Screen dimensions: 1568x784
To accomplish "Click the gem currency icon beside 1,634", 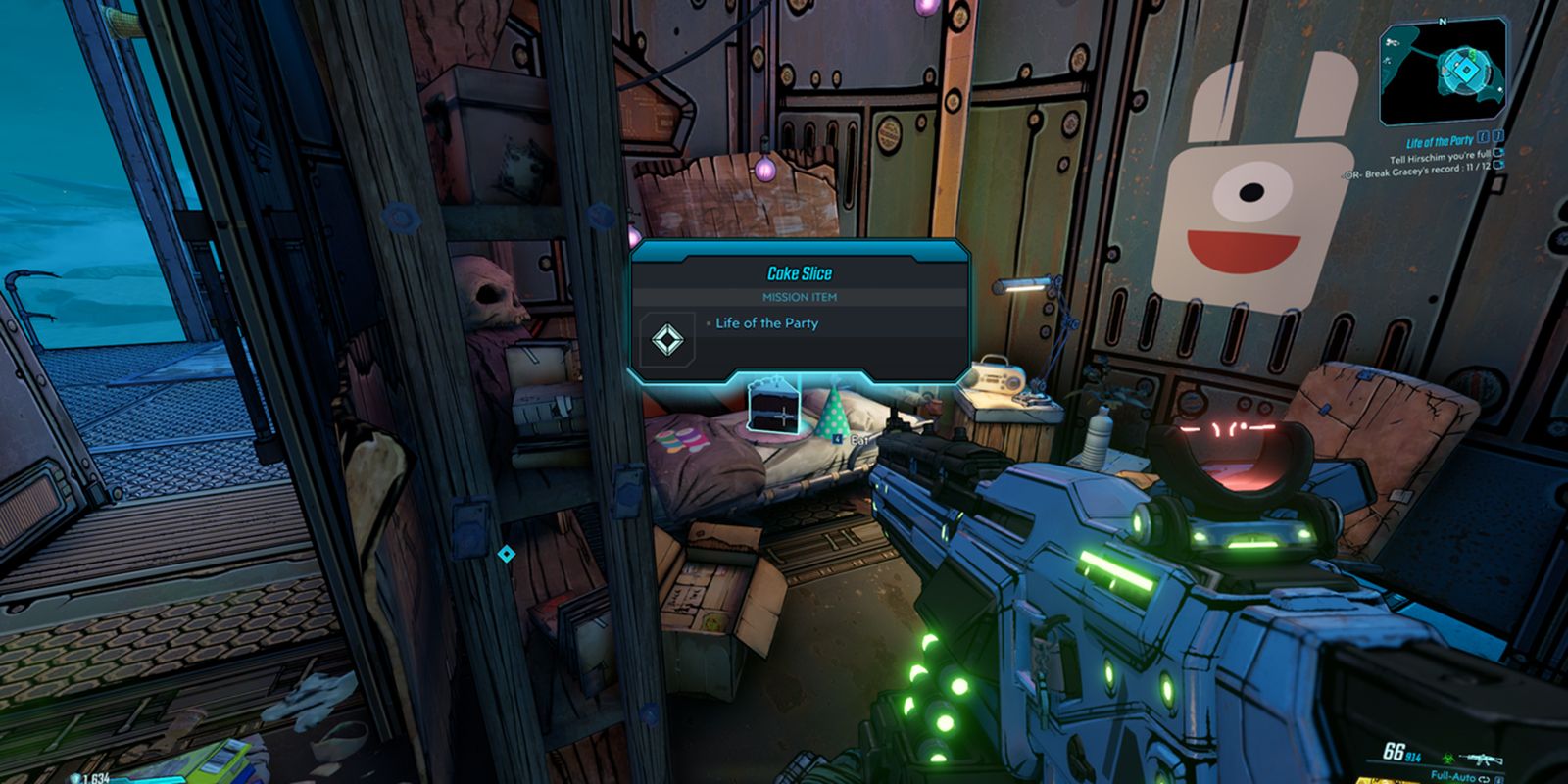I will [x=74, y=776].
